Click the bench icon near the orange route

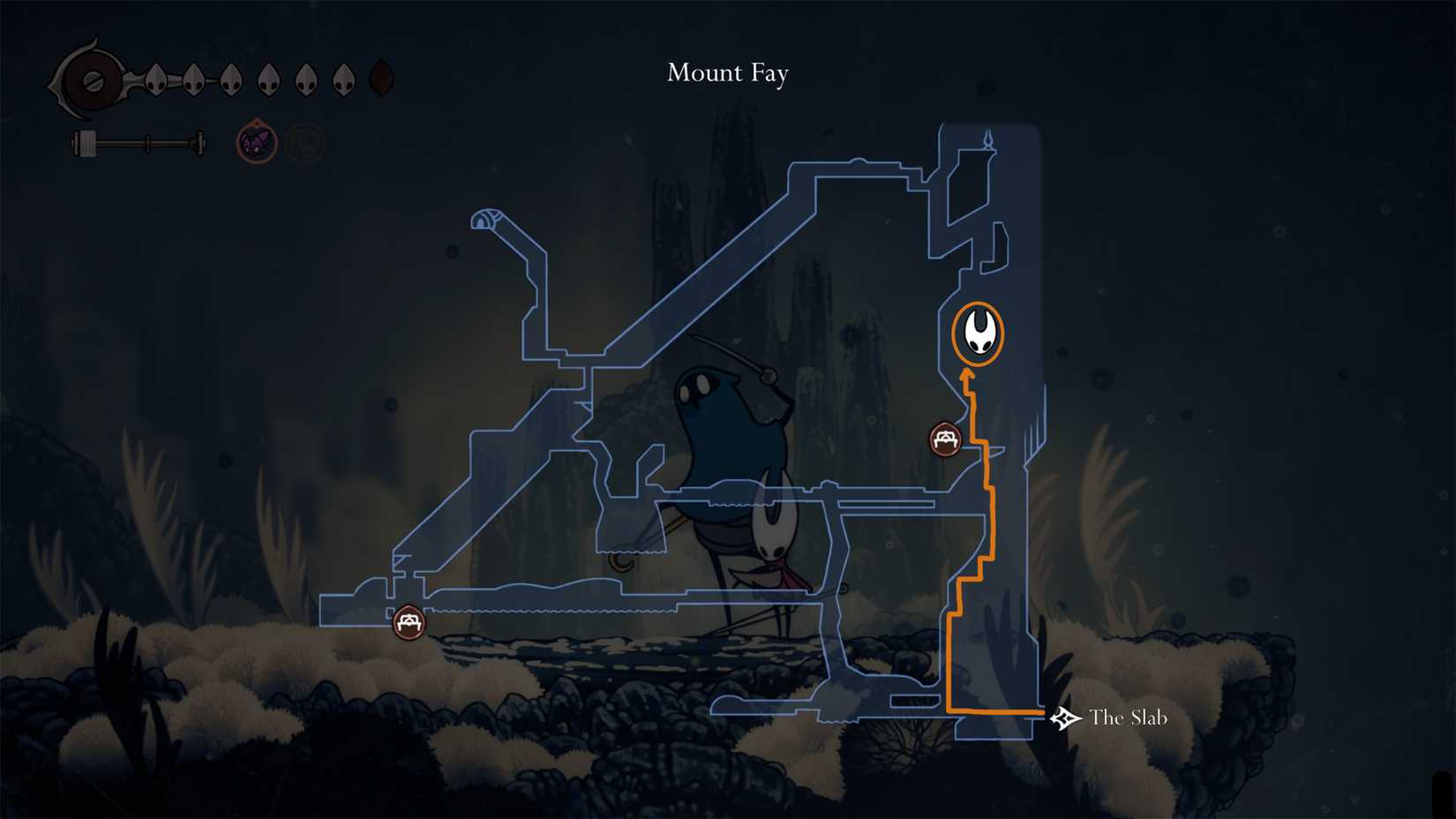click(944, 438)
